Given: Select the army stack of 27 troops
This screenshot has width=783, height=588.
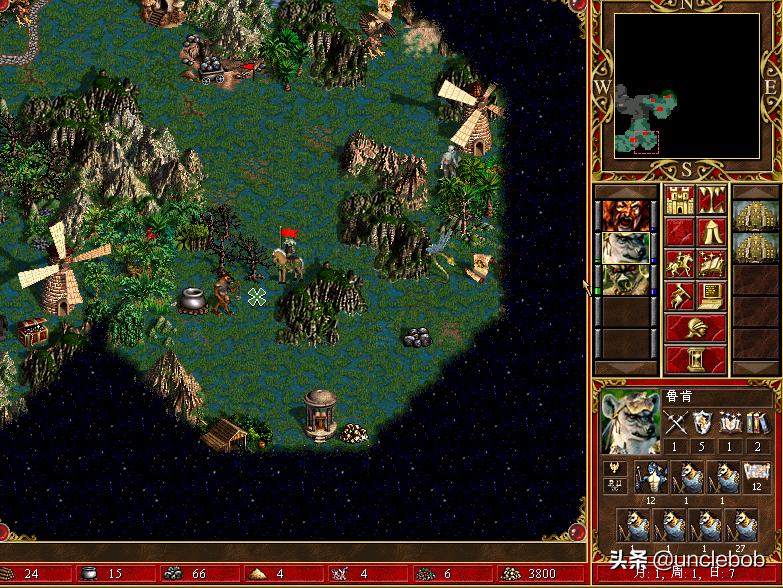Looking at the screenshot, I should [x=742, y=527].
